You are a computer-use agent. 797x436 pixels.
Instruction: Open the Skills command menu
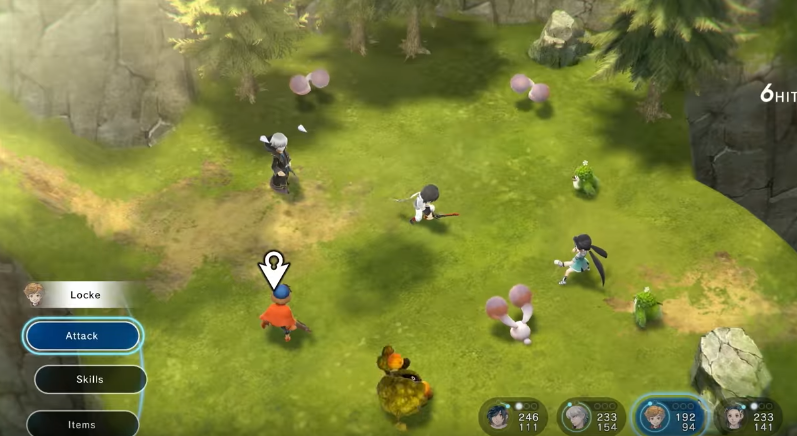[x=90, y=380]
